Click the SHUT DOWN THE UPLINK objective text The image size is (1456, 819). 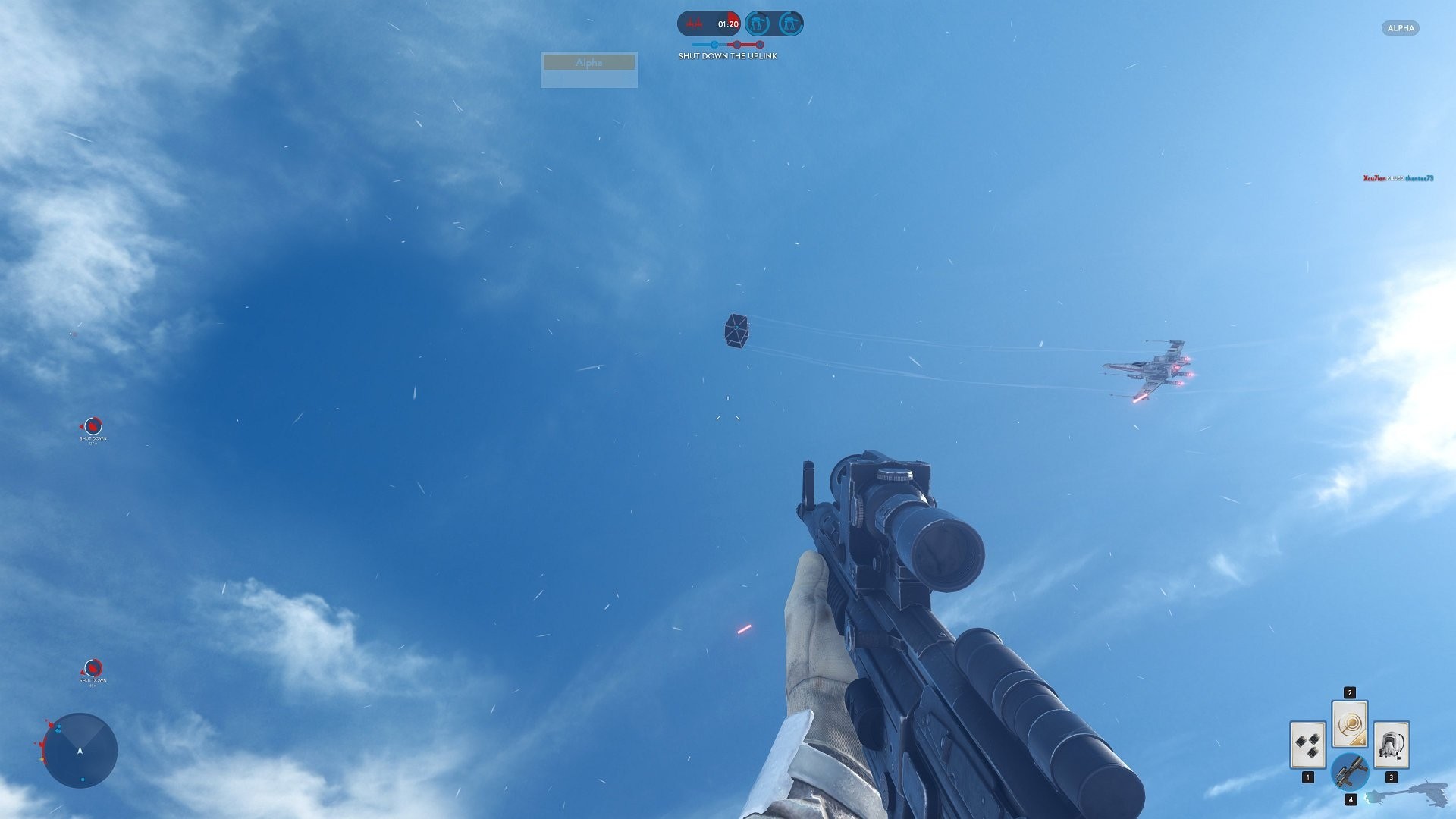pyautogui.click(x=728, y=55)
